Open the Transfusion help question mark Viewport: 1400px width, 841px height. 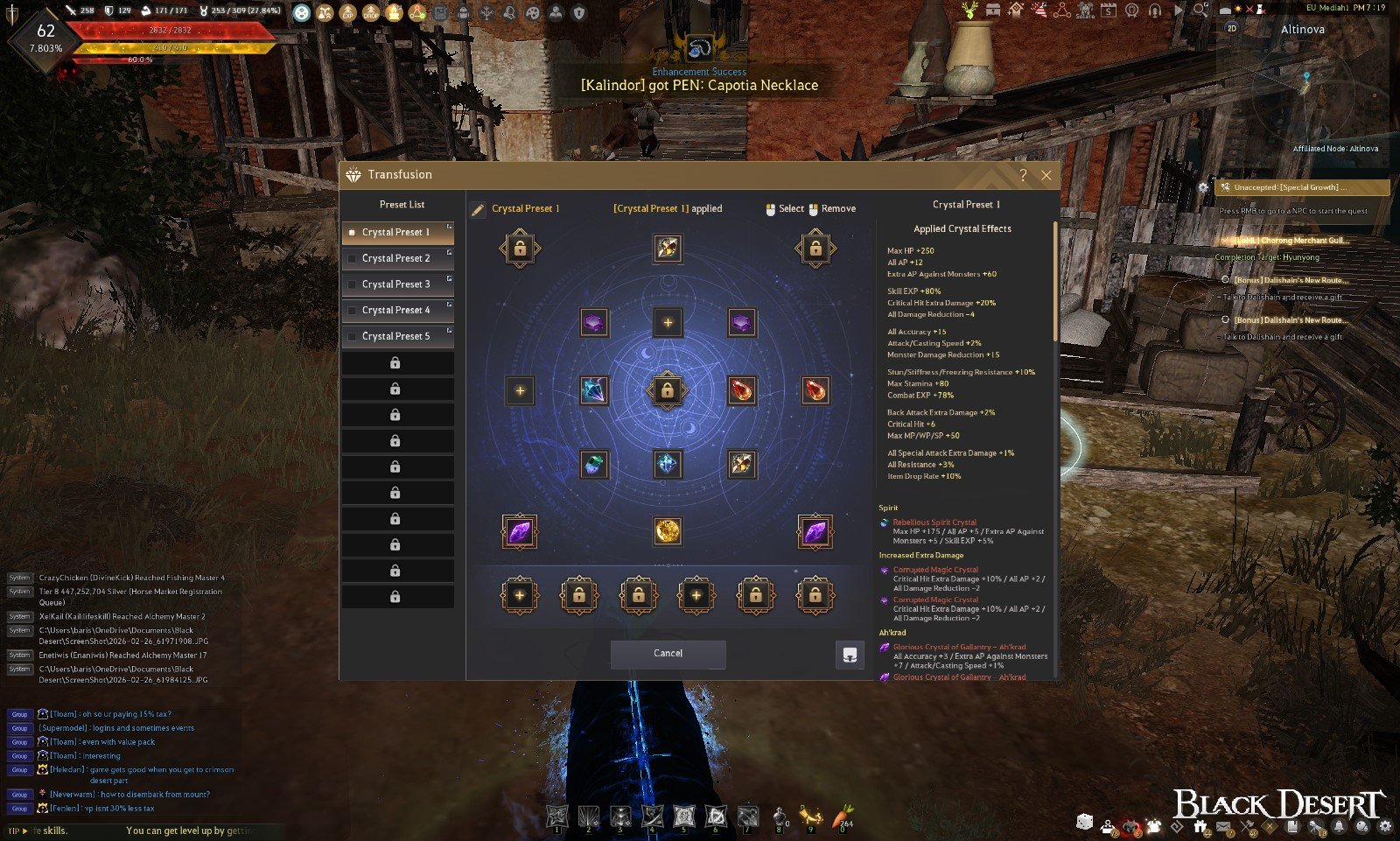1022,175
